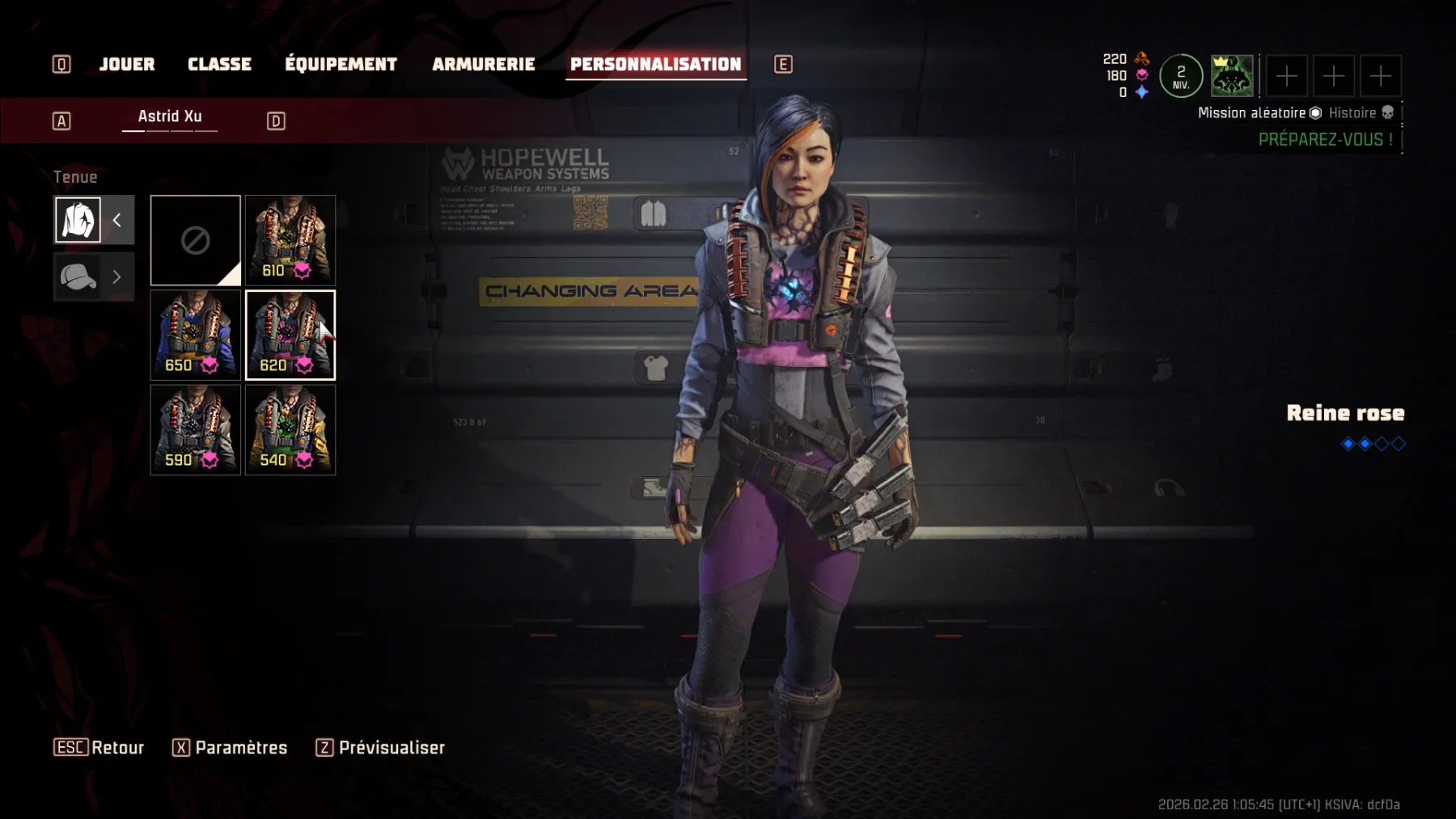The image size is (1456, 819).
Task: Choose the yellow outfit costing 540
Action: click(x=290, y=429)
